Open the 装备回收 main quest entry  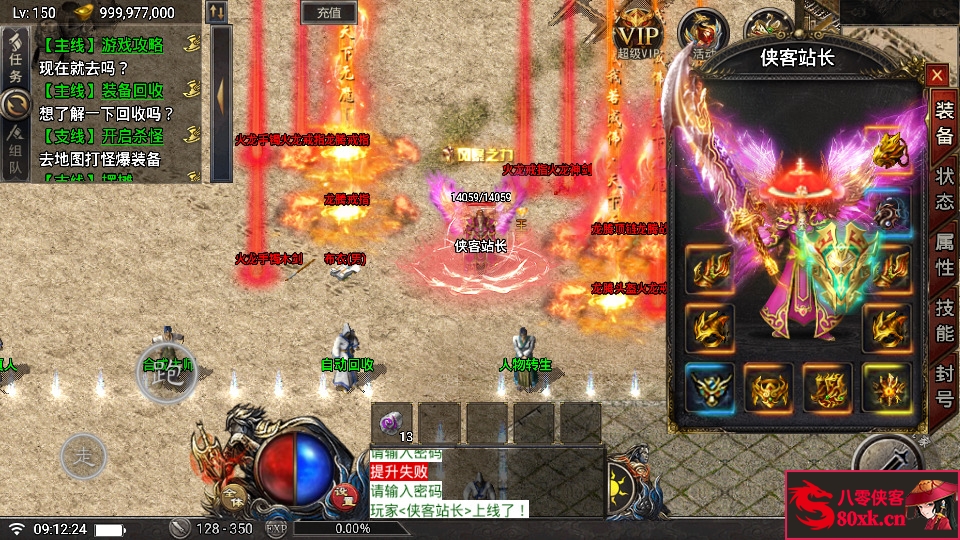(102, 91)
